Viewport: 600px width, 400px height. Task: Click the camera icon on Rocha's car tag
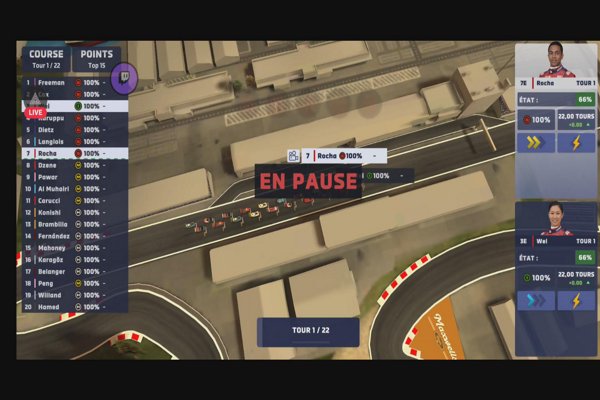coord(293,156)
